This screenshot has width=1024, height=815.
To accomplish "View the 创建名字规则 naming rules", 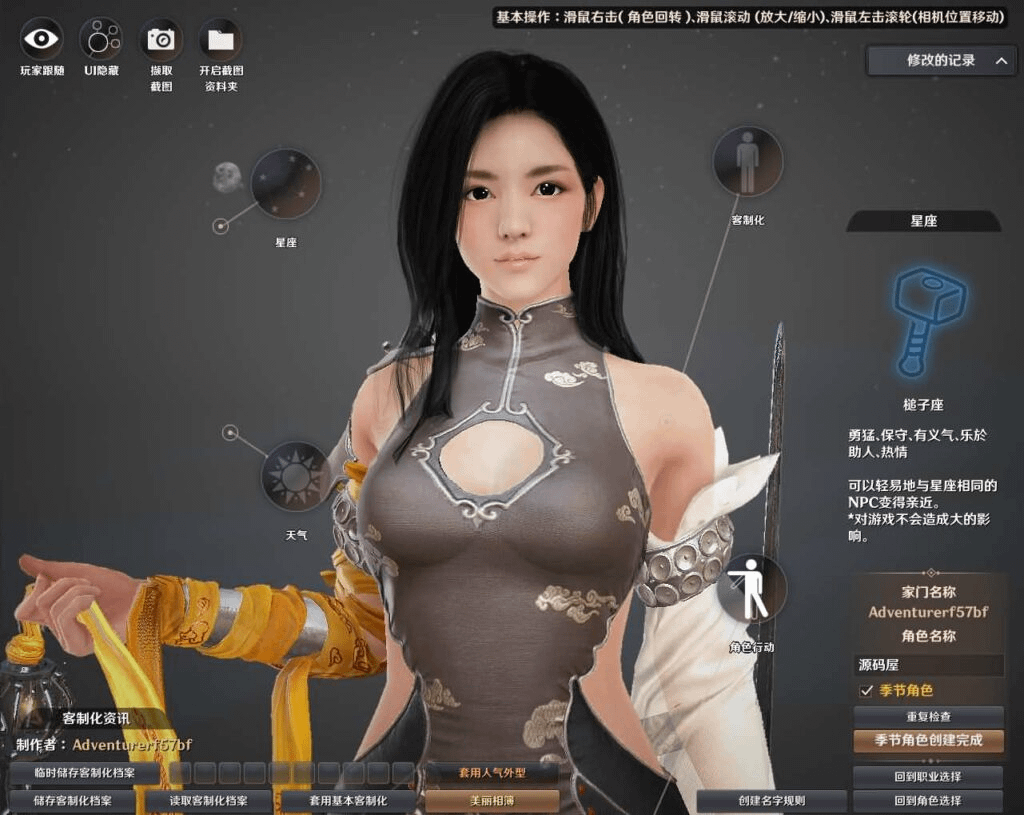I will tap(771, 801).
